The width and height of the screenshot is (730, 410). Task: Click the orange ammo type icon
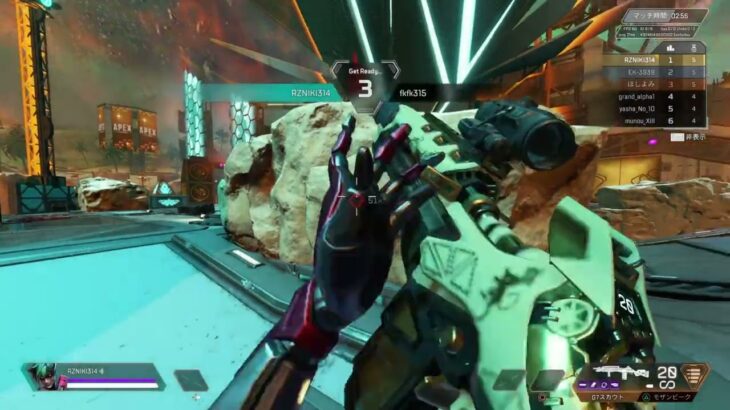(695, 375)
